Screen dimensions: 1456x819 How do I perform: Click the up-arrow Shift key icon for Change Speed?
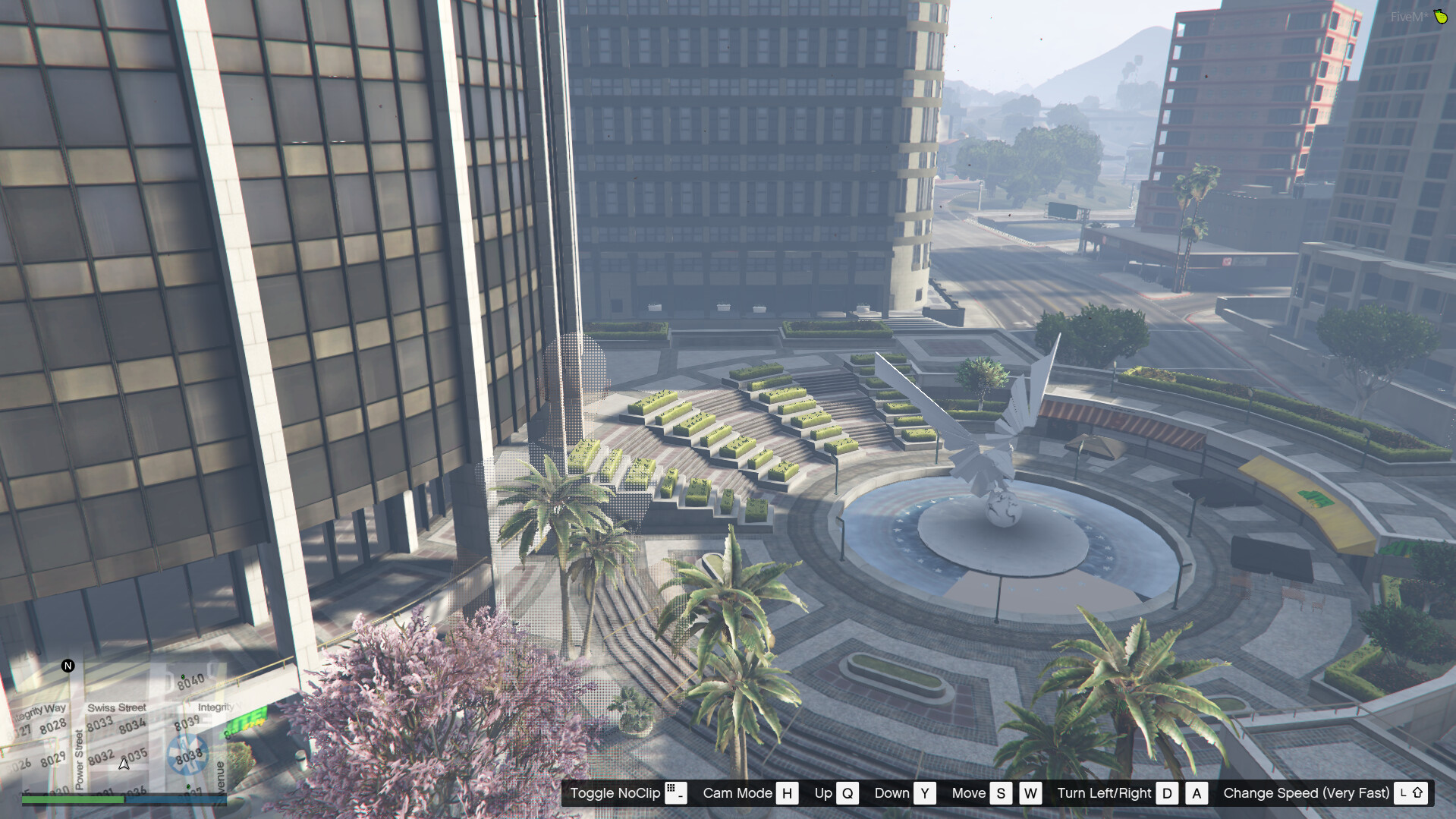(x=1416, y=793)
